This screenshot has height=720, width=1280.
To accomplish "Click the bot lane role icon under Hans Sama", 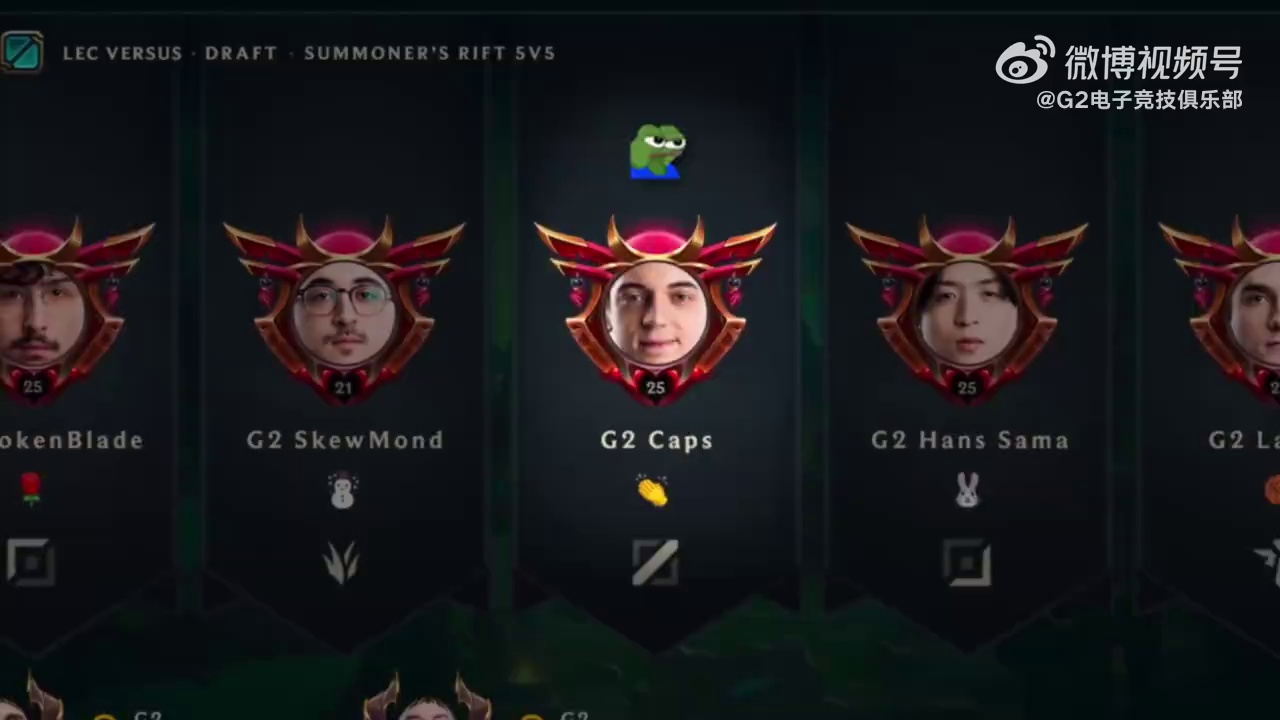I will 967,562.
